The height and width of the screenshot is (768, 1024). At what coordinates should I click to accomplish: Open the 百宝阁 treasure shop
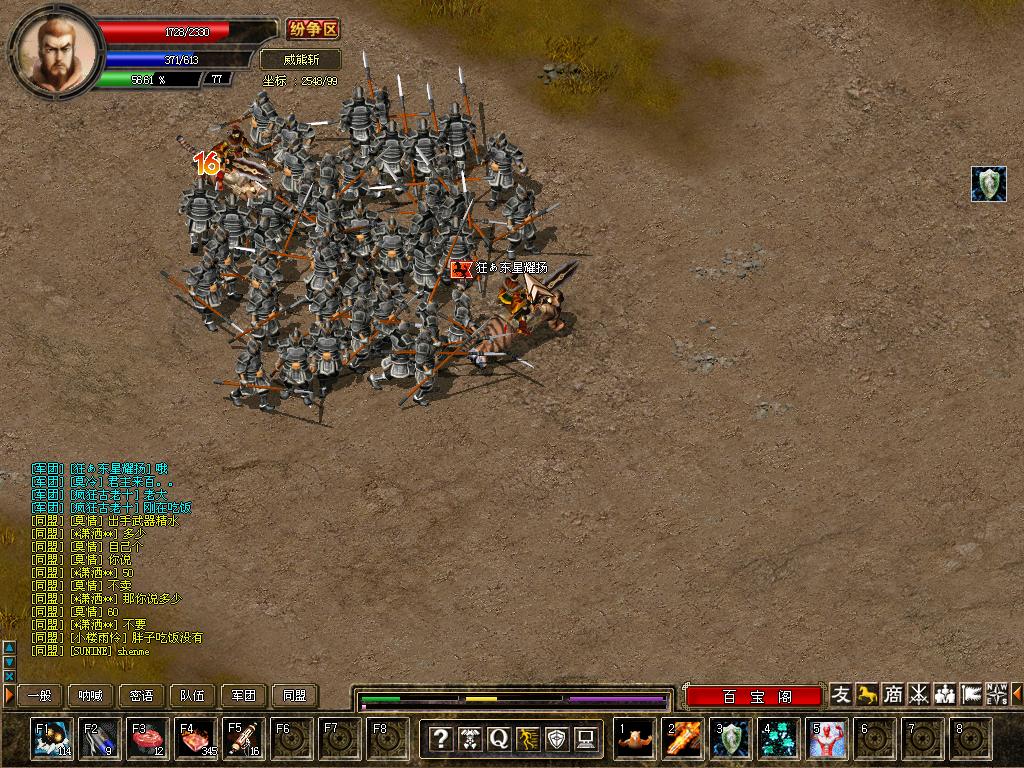click(757, 696)
